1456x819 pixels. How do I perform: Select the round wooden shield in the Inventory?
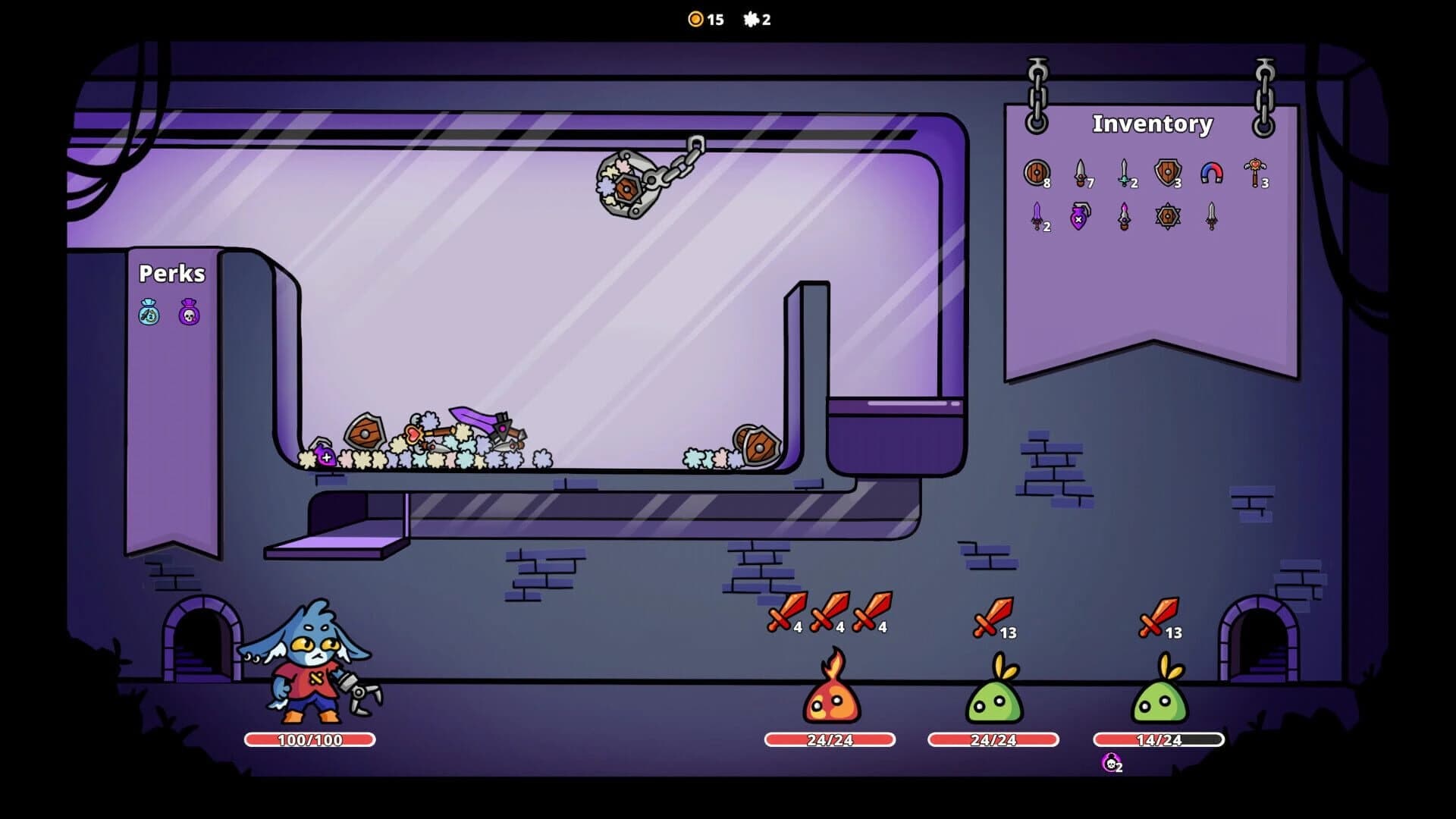1037,173
